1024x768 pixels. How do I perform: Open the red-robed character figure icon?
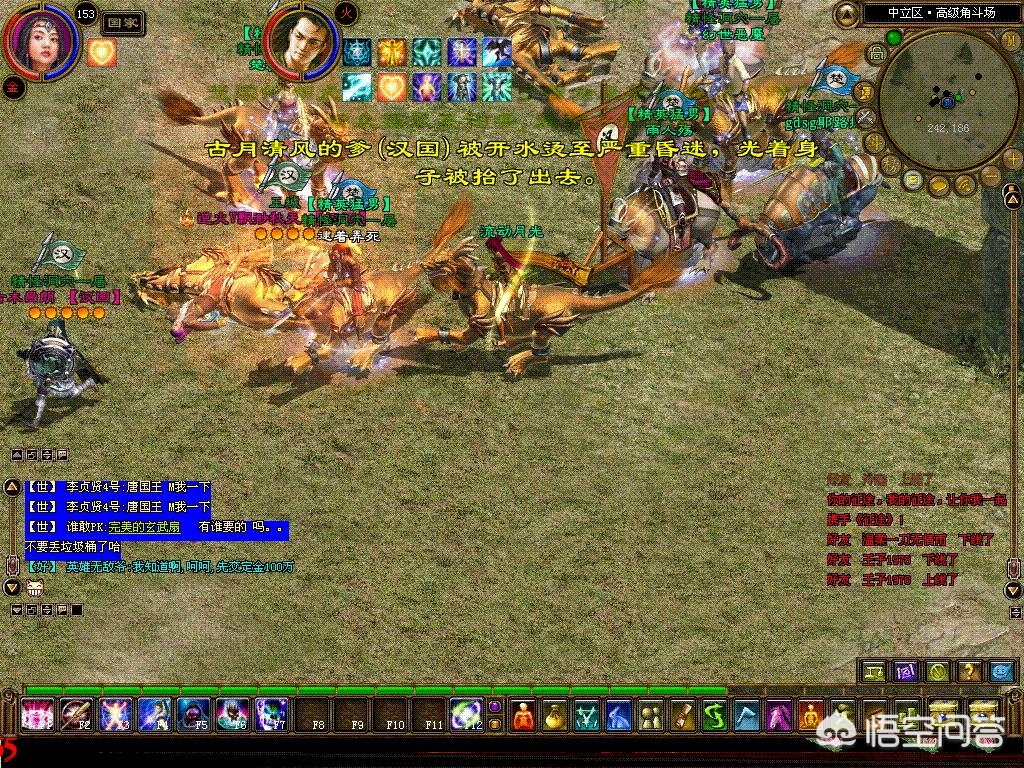coord(523,715)
